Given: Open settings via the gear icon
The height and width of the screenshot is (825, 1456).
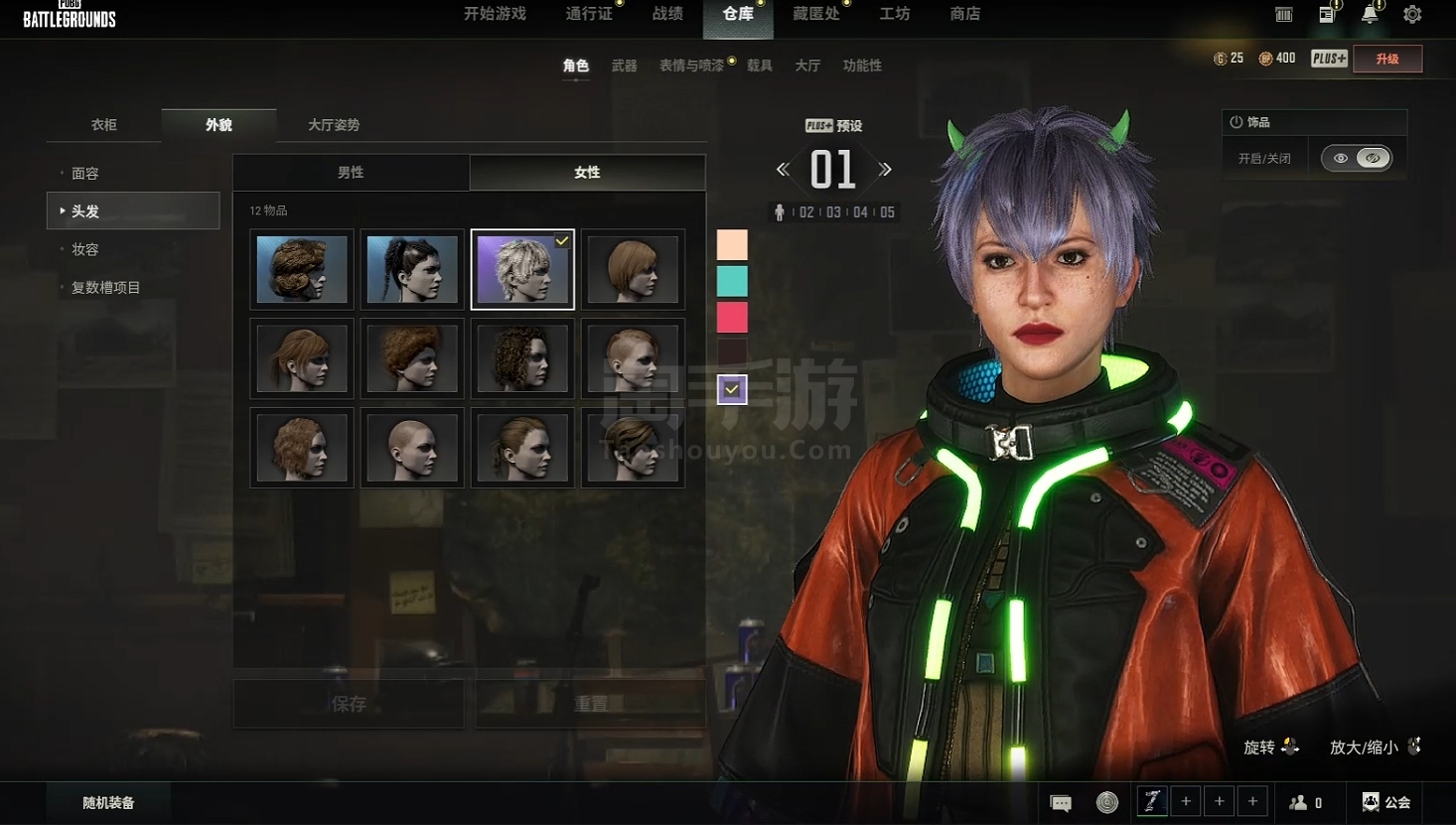Looking at the screenshot, I should 1412,15.
